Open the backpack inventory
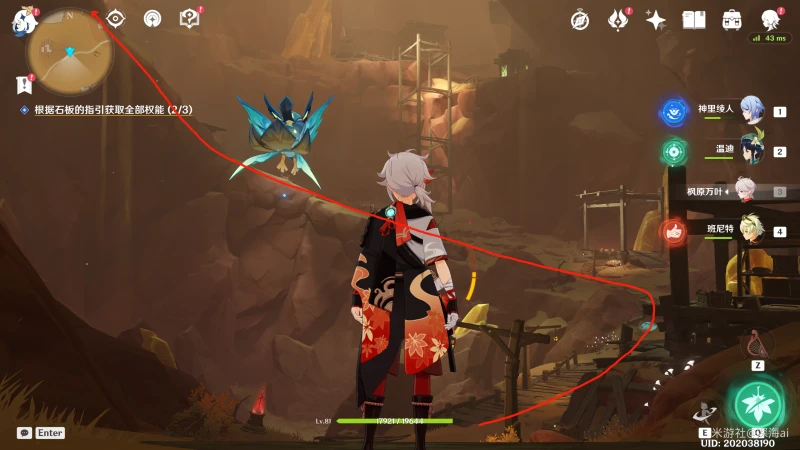This screenshot has height=450, width=800. [x=732, y=19]
